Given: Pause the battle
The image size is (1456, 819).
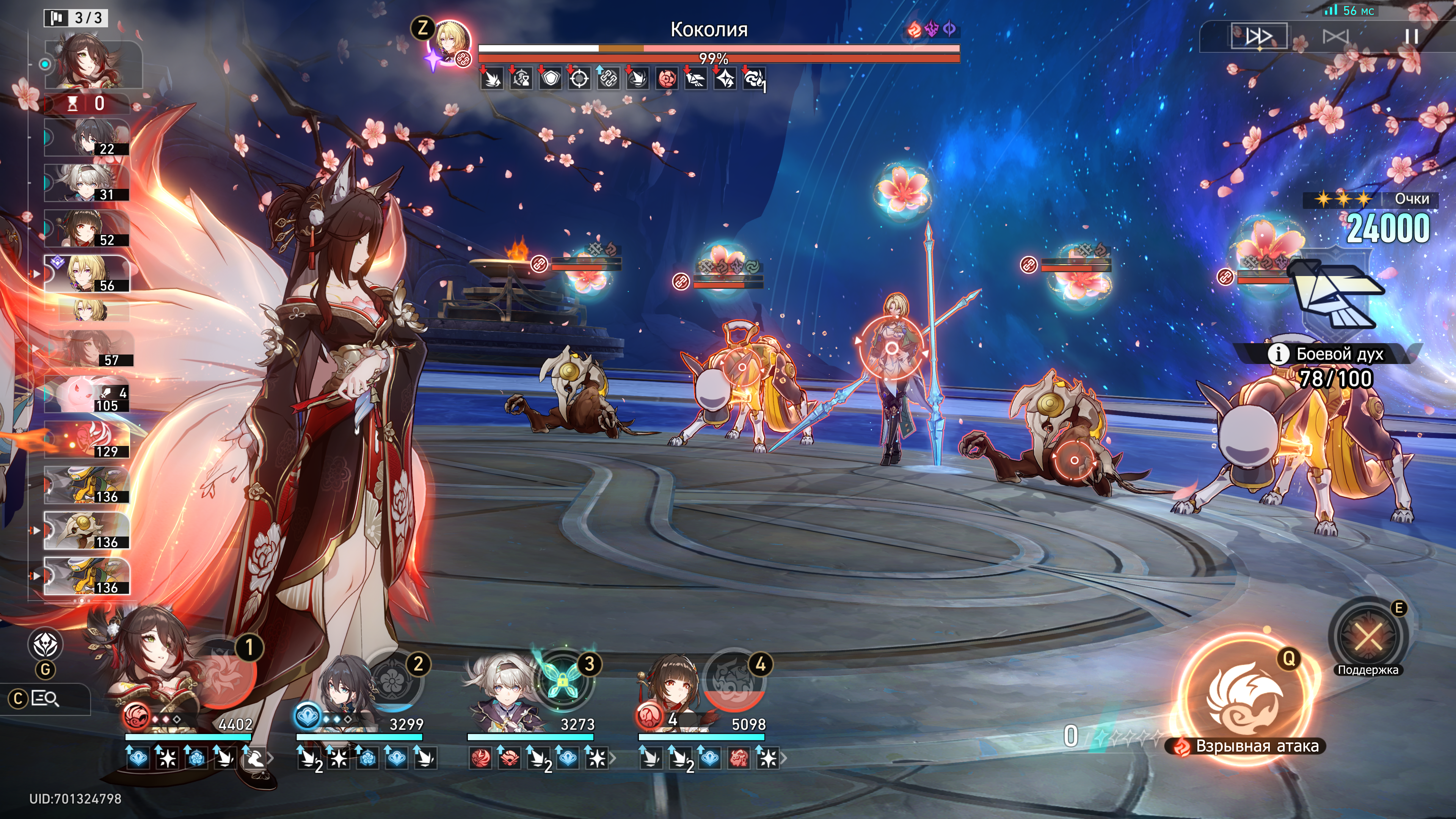Looking at the screenshot, I should click(x=1411, y=37).
